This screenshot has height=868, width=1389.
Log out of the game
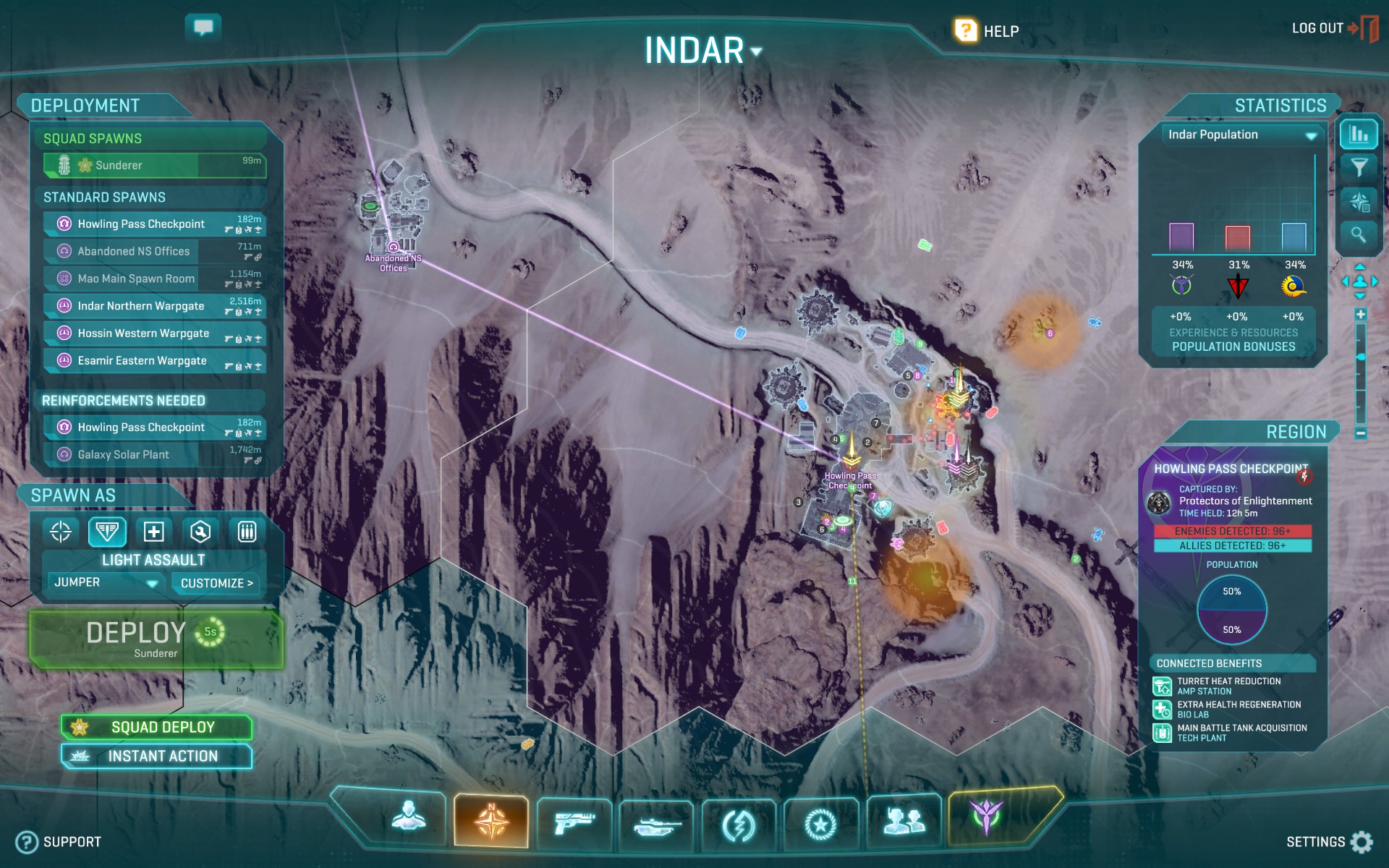pos(1334,29)
